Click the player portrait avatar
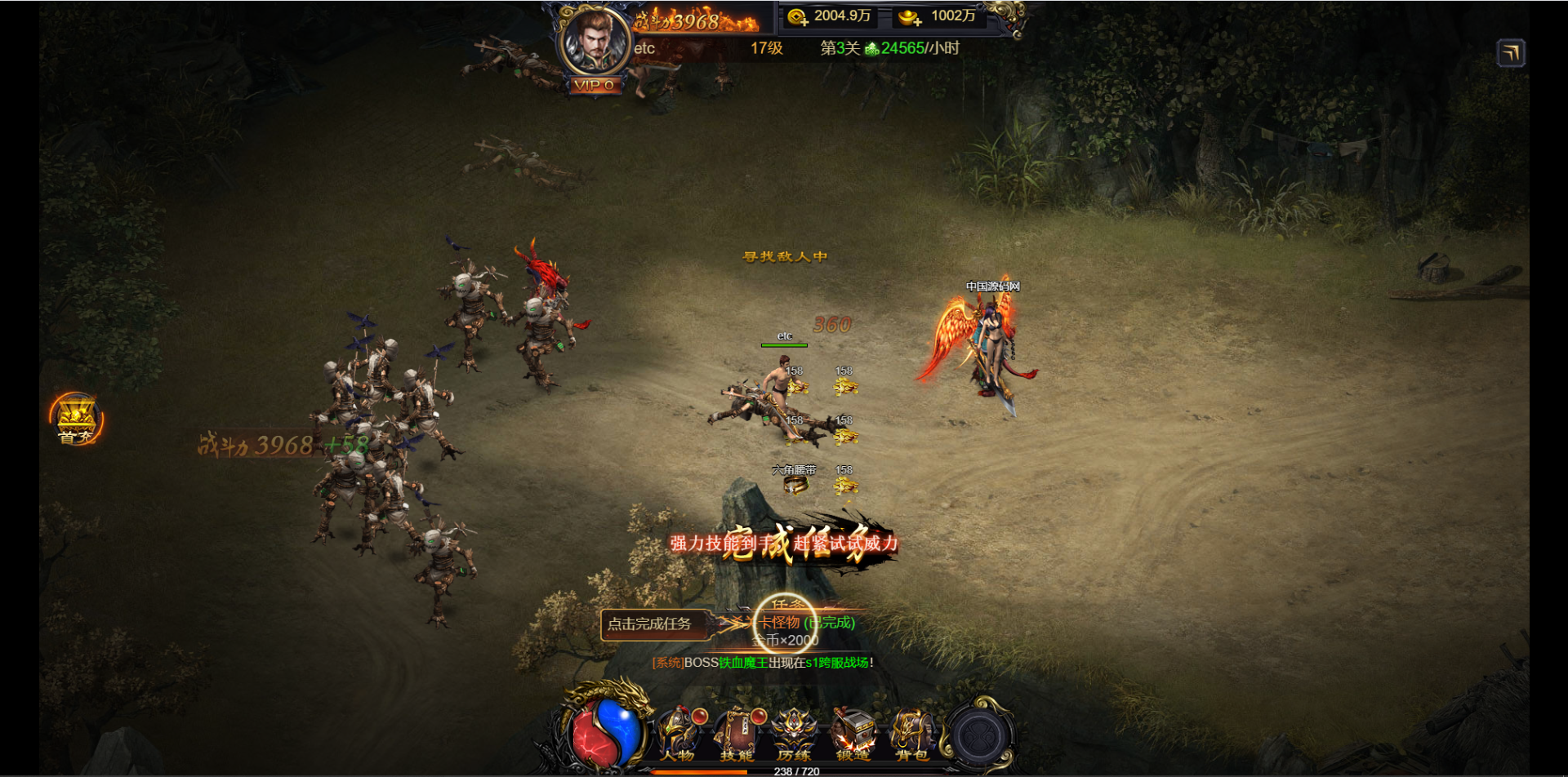The width and height of the screenshot is (1568, 777). (x=595, y=41)
